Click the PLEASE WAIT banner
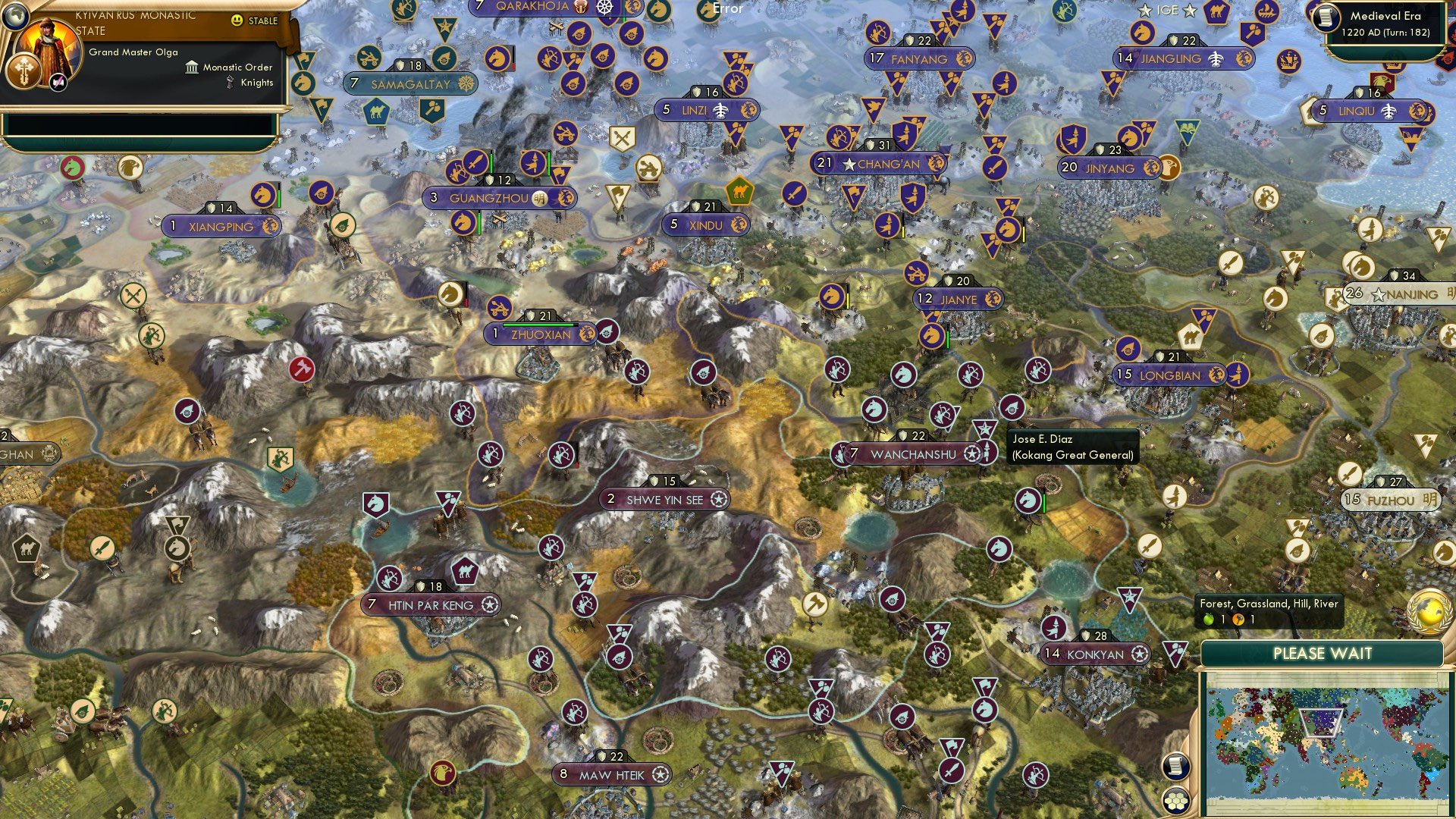This screenshot has height=819, width=1456. [1324, 652]
